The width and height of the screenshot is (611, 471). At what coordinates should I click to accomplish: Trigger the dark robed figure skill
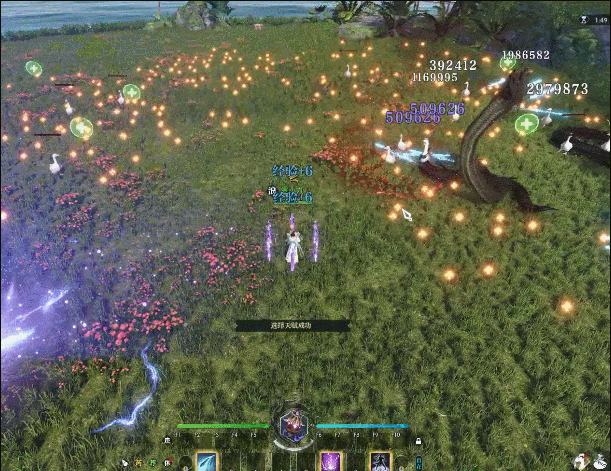point(380,461)
